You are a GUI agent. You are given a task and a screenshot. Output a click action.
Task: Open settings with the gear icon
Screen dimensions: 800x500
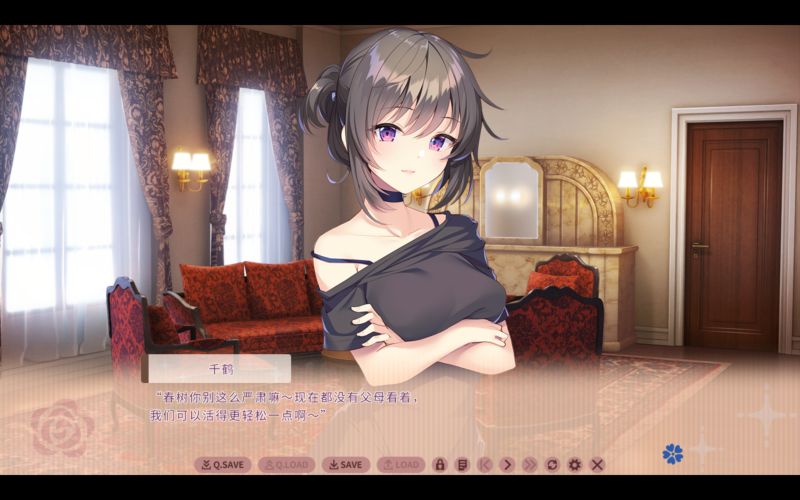574,464
